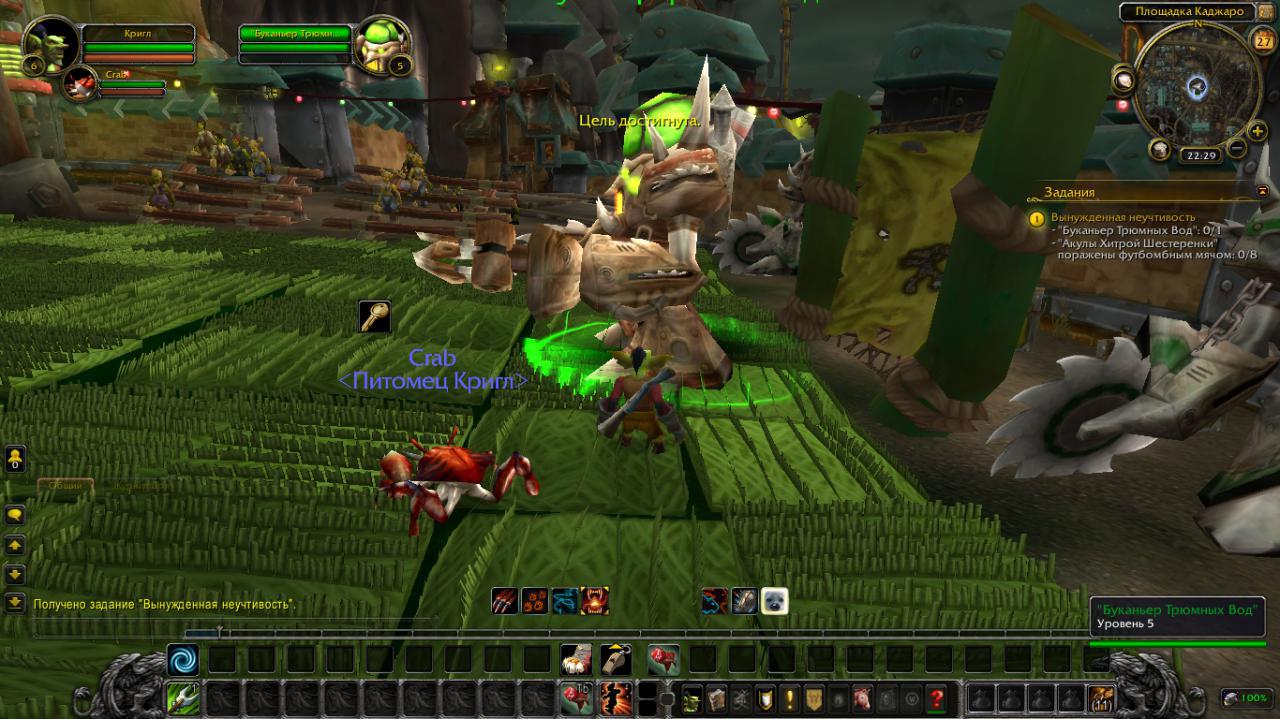
Task: Open the character info micro button
Action: pyautogui.click(x=693, y=698)
